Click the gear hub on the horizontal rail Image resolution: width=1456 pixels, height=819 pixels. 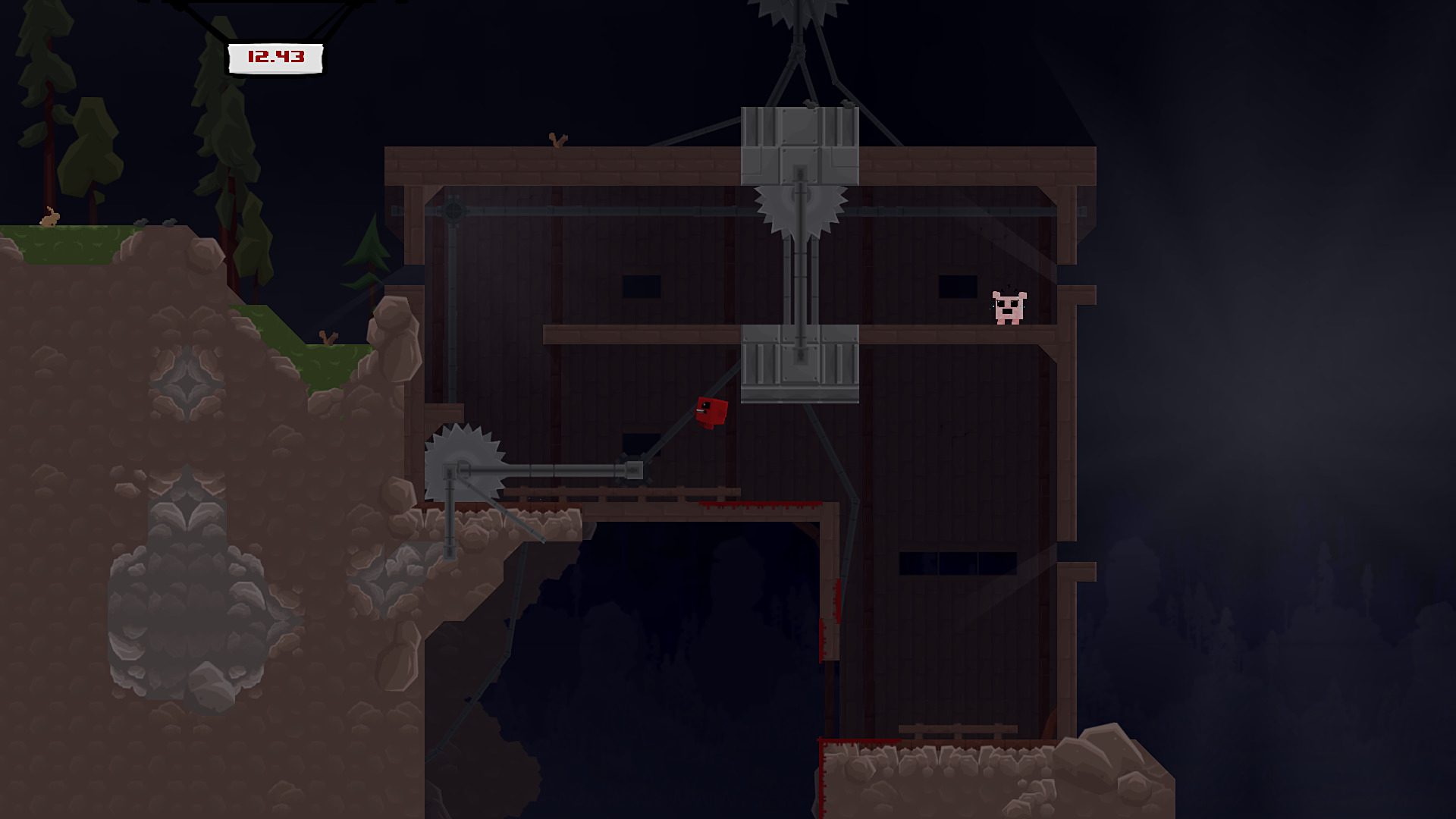pos(455,211)
